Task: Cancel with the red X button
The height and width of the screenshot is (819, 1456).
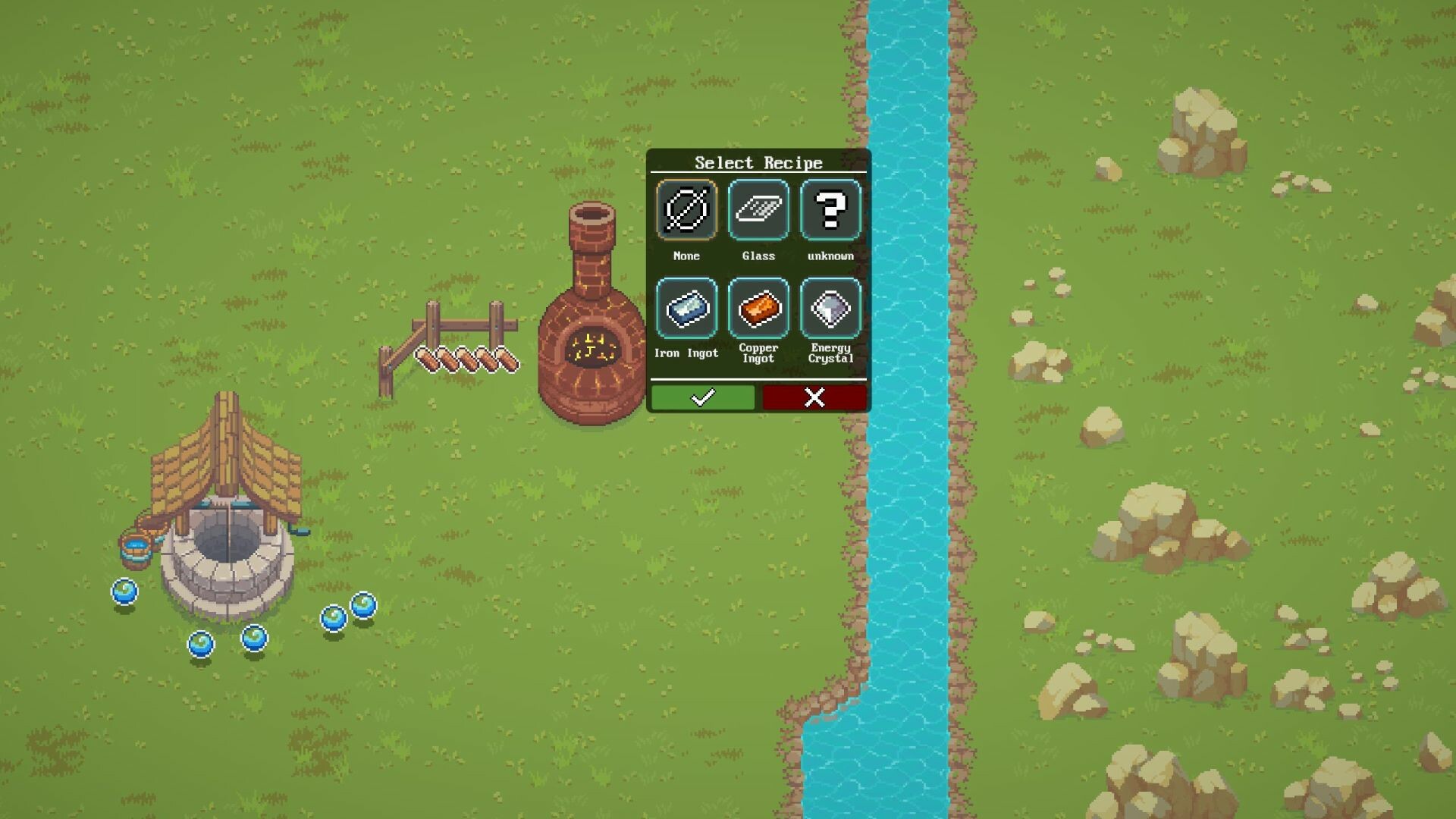Action: pyautogui.click(x=814, y=397)
